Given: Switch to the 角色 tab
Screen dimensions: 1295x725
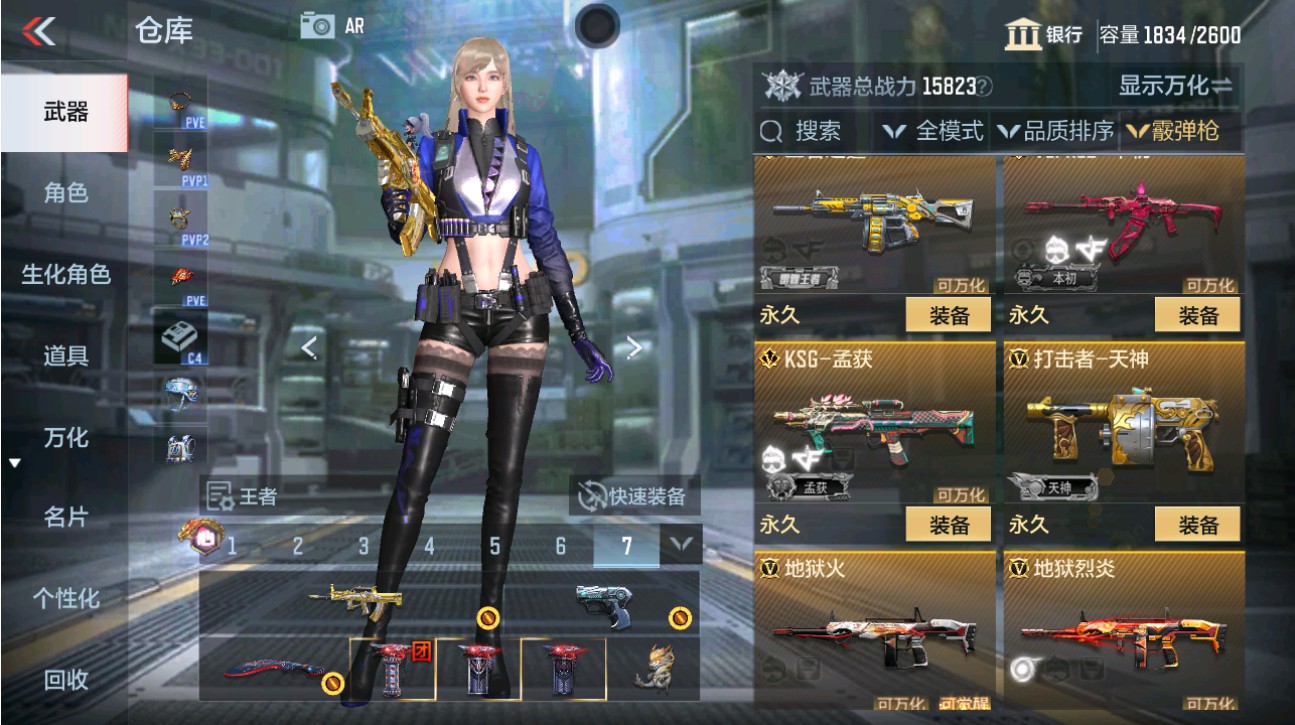Looking at the screenshot, I should (x=66, y=195).
